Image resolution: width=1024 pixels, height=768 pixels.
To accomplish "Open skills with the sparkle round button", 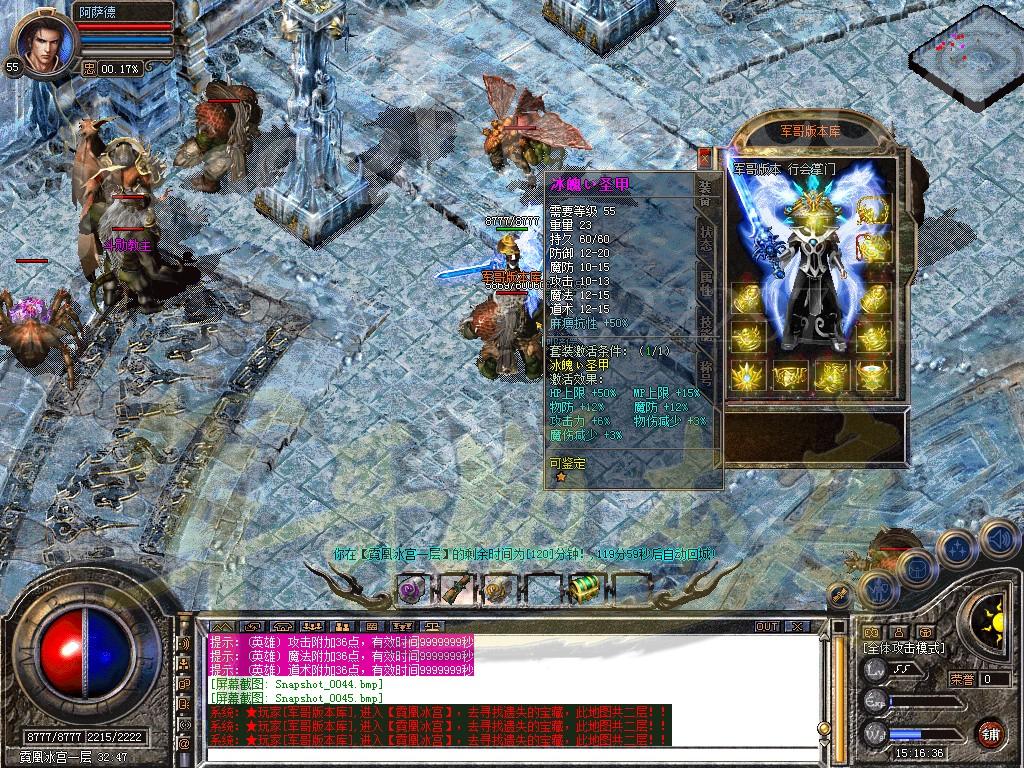I will click(956, 547).
